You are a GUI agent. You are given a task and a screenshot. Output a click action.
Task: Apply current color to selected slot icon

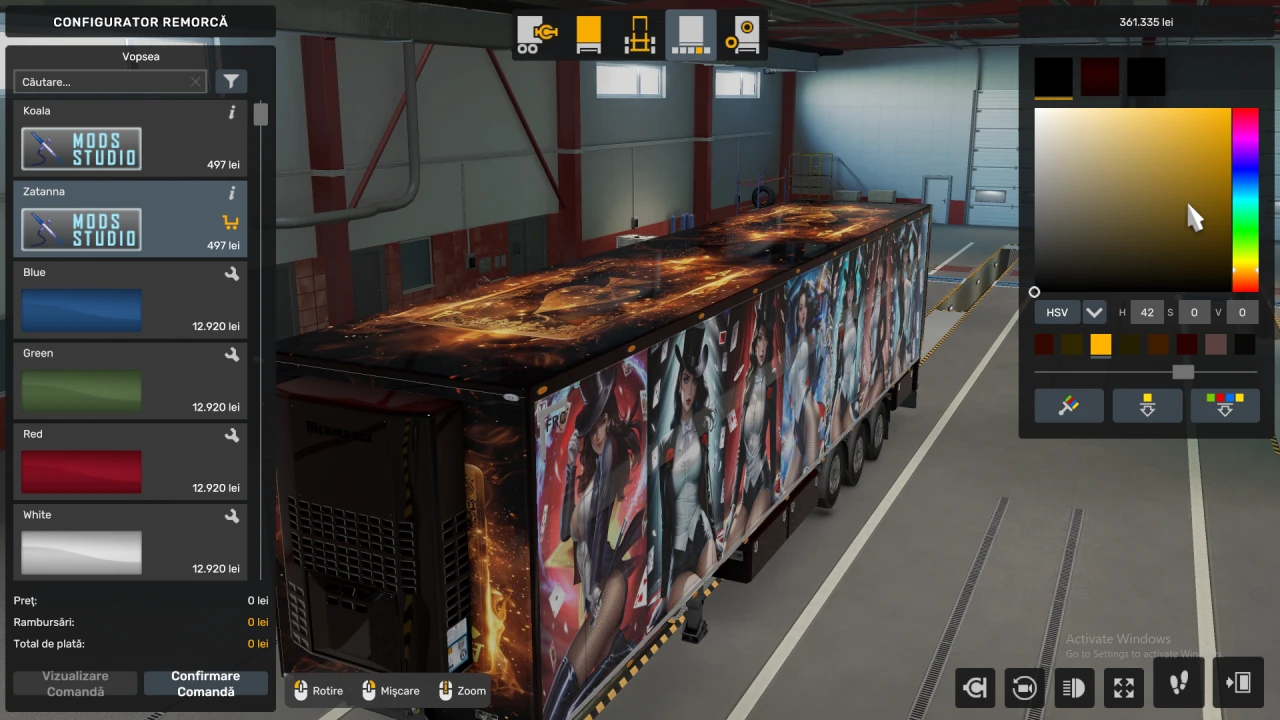[1147, 405]
